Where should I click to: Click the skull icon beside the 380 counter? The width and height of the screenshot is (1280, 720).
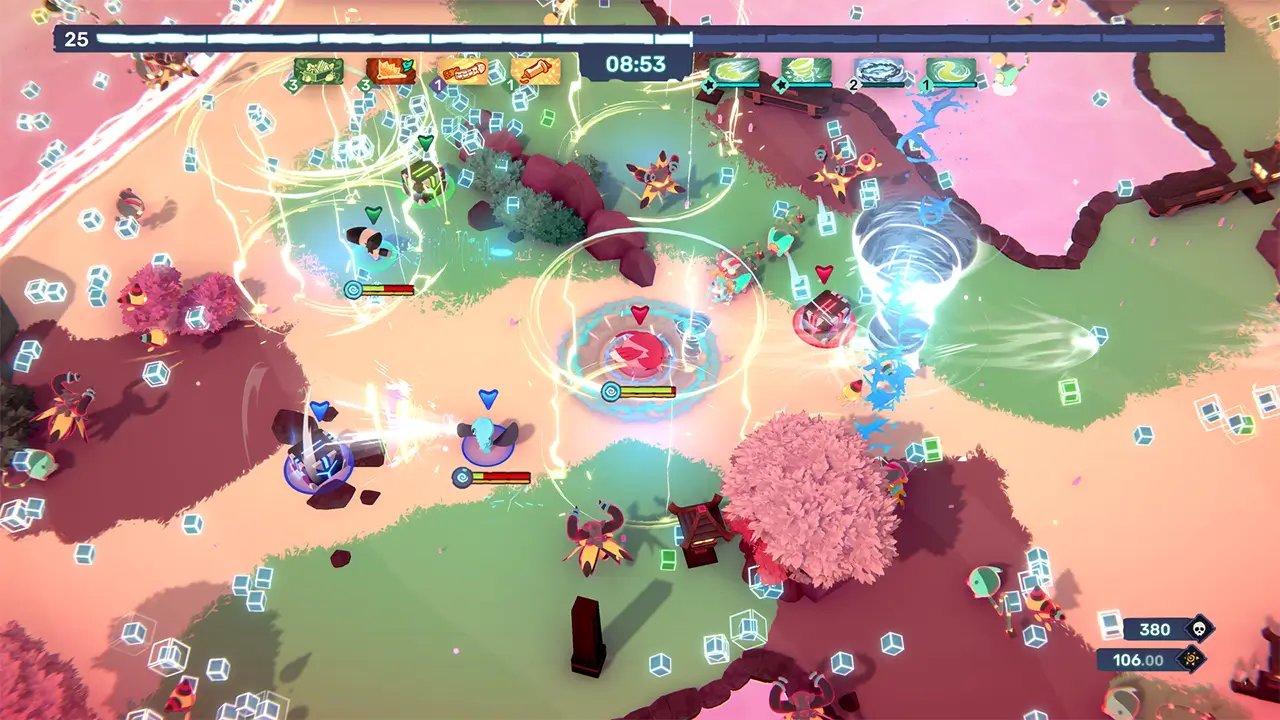click(1199, 629)
